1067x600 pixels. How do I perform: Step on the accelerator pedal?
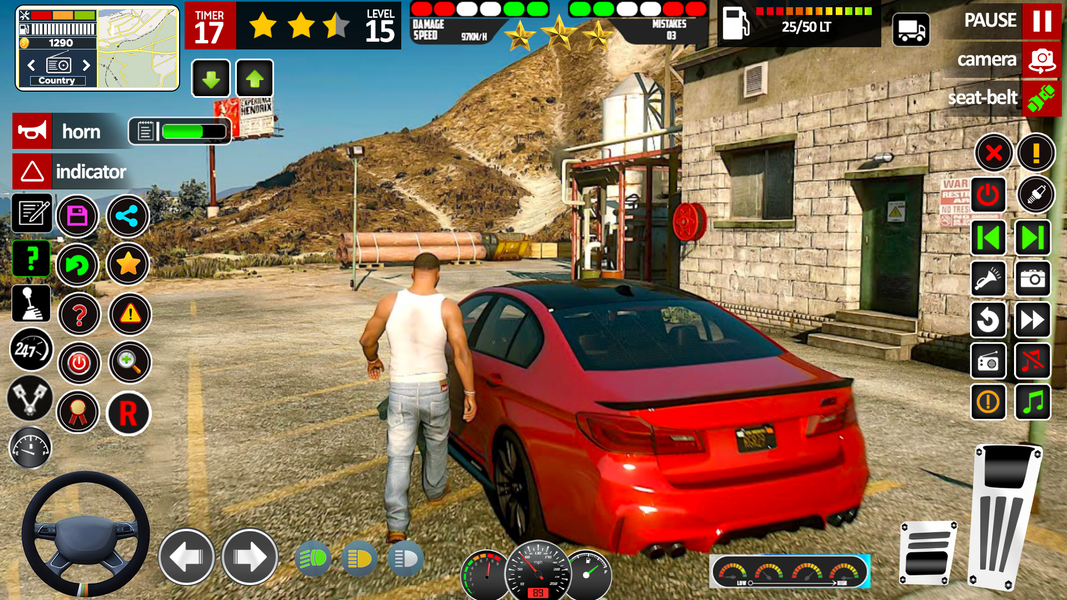(x=1004, y=515)
